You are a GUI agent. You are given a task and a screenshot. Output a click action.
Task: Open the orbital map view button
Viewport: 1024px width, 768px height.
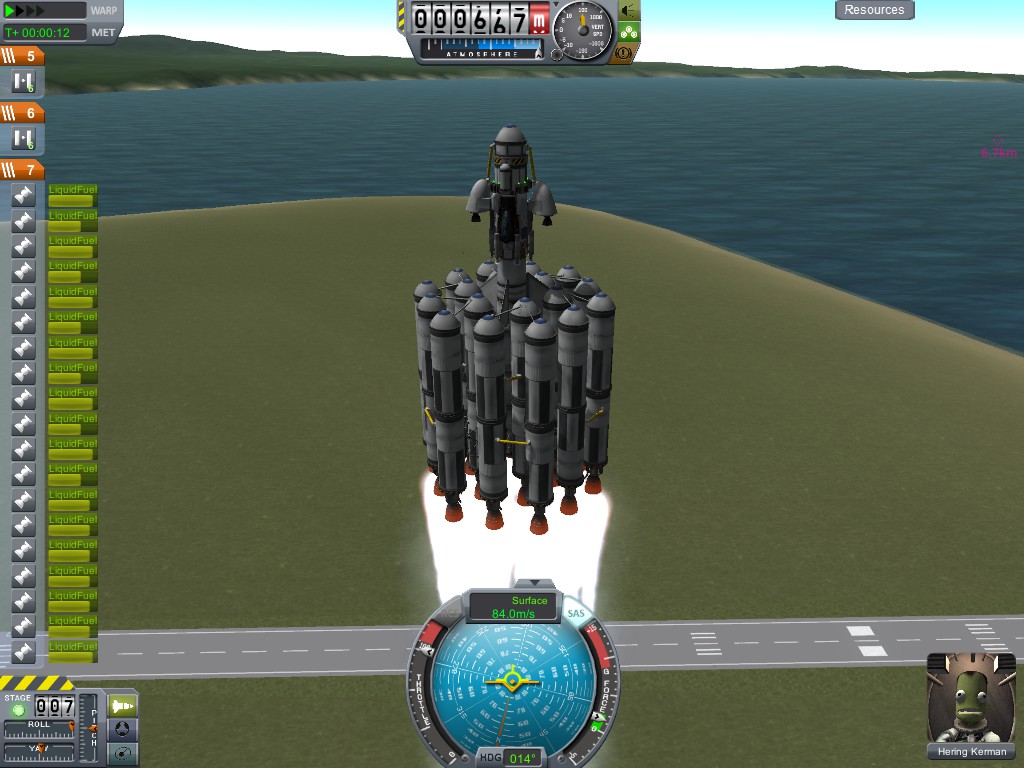point(122,752)
